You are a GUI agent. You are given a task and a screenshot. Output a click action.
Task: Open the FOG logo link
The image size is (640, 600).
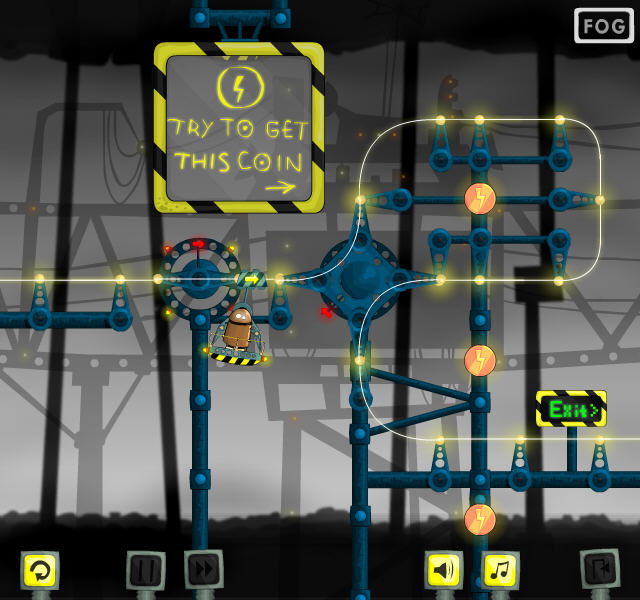(x=604, y=26)
